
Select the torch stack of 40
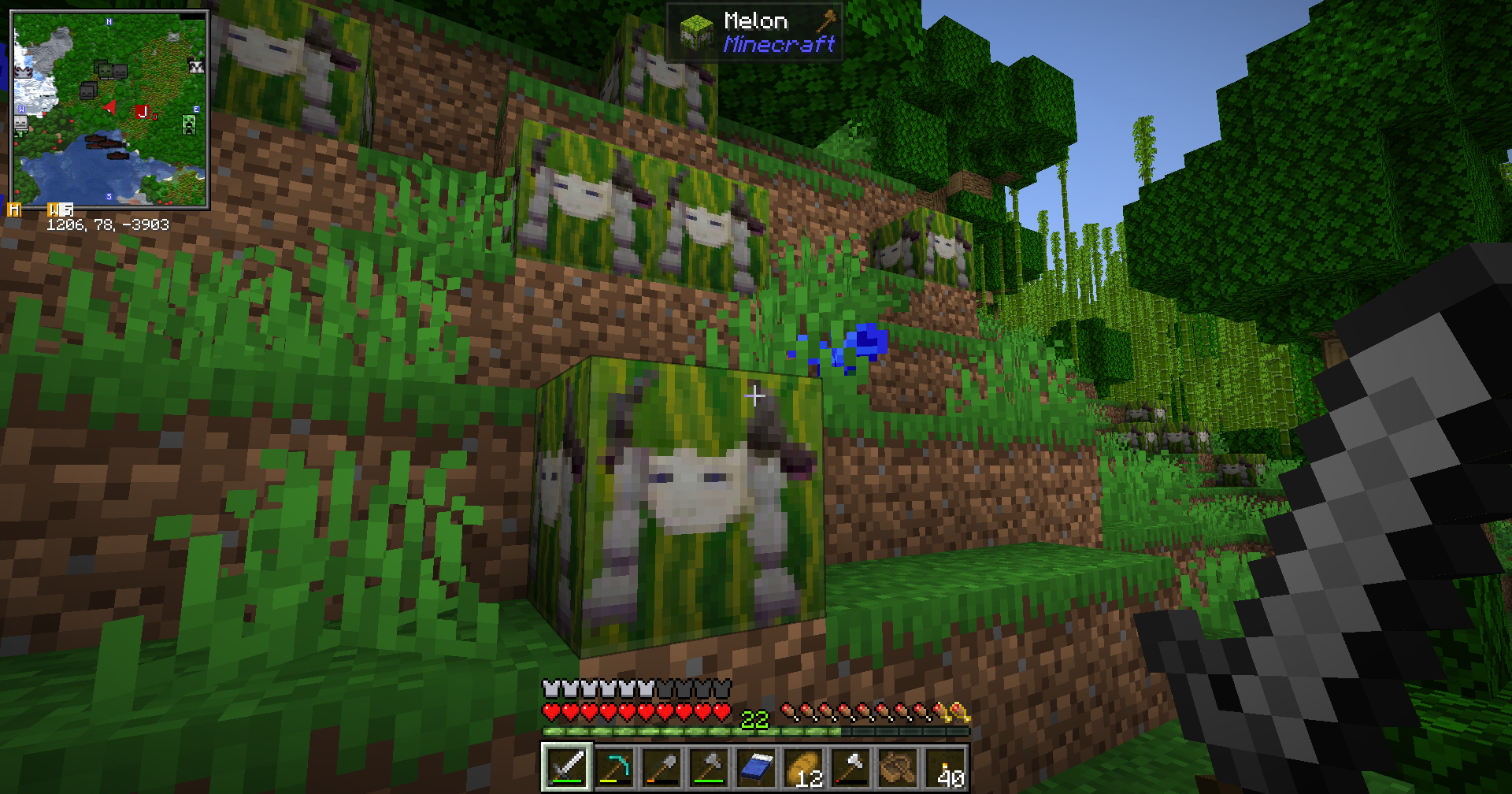coord(945,766)
